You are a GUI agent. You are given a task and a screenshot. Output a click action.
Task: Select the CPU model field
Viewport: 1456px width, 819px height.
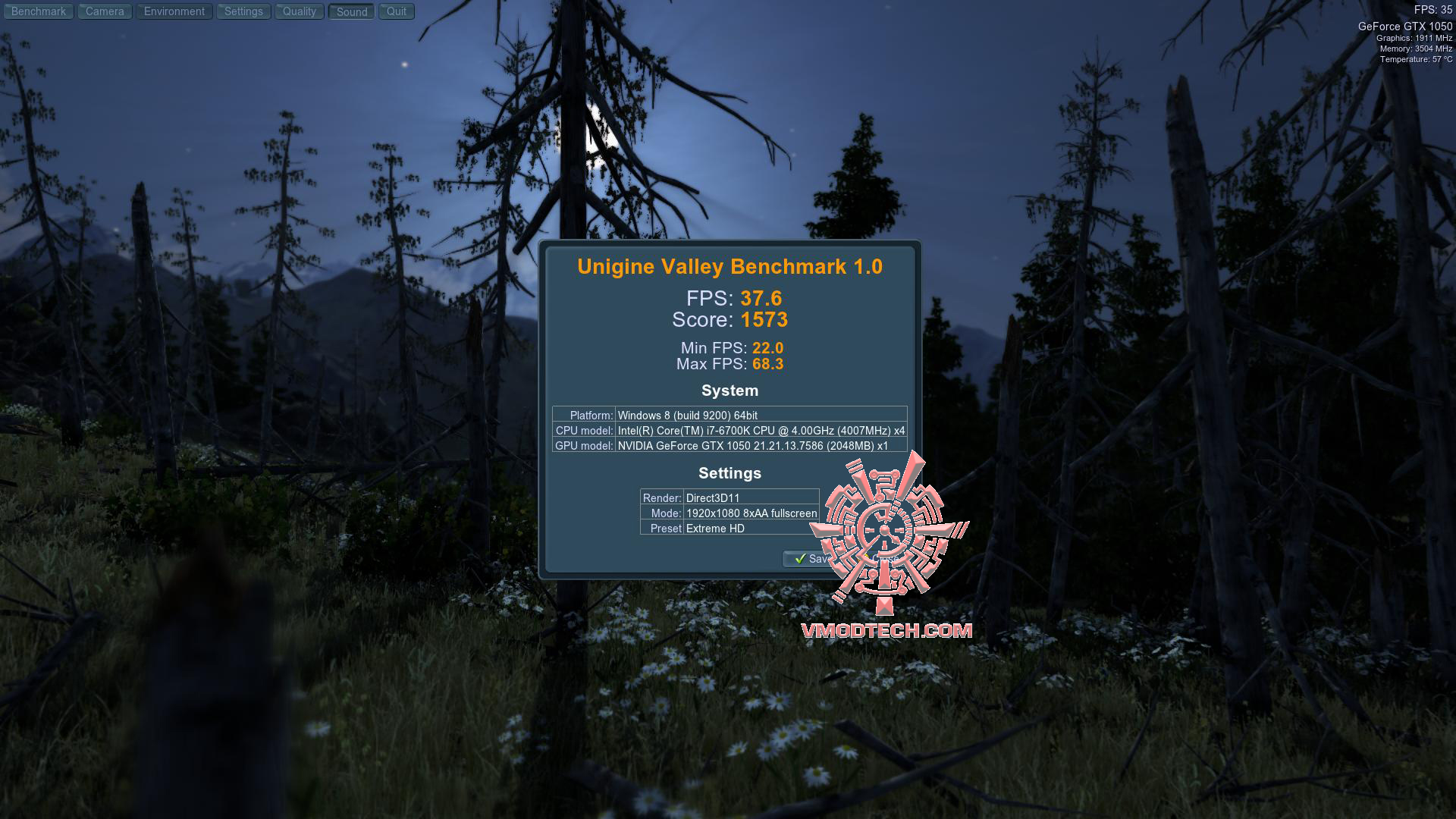[758, 430]
